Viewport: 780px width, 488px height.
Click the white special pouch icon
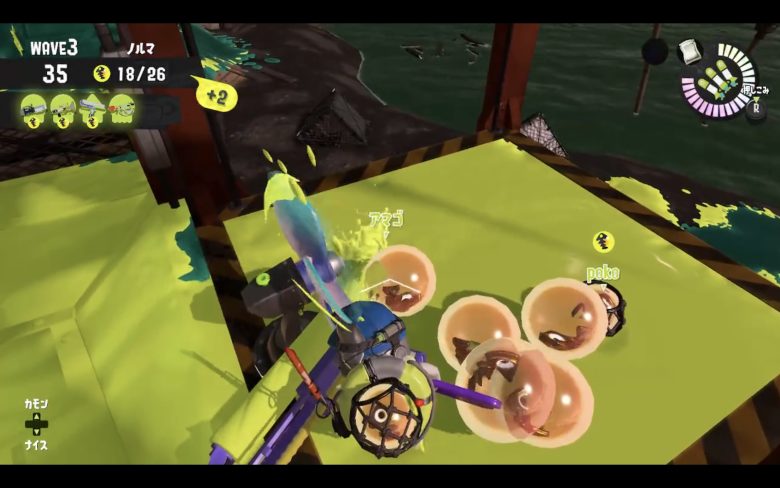click(691, 51)
